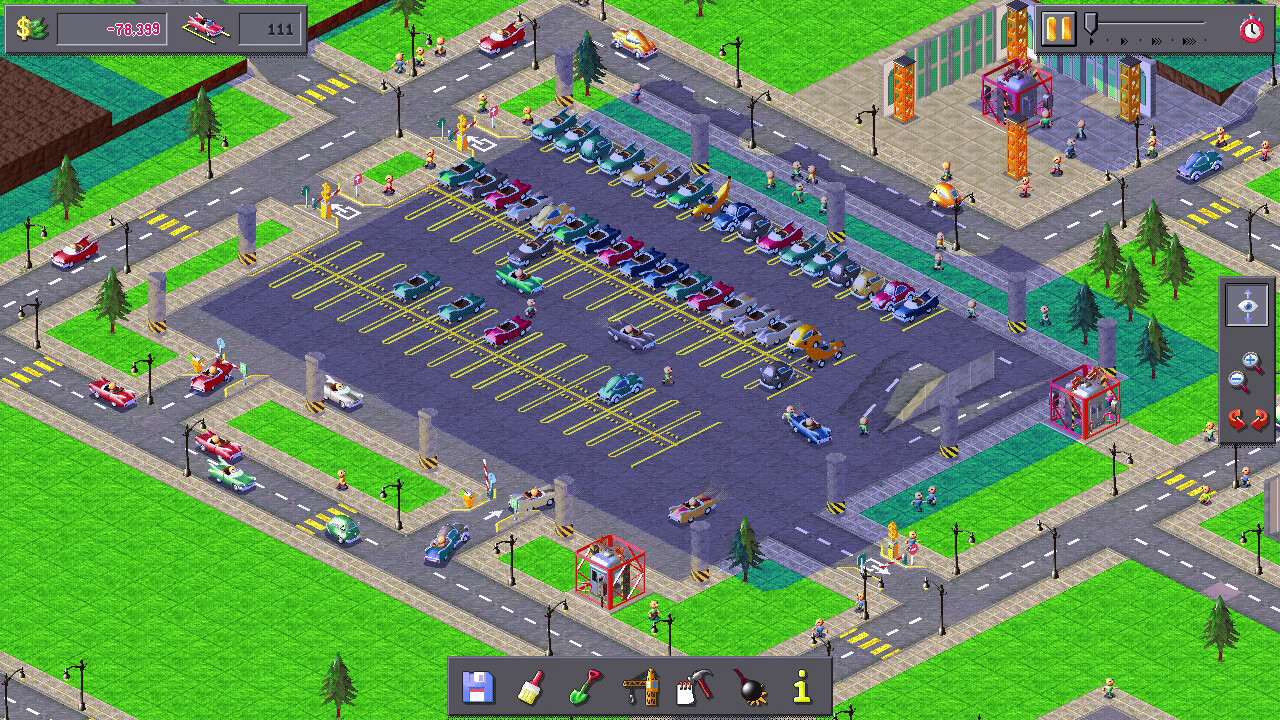Open the crane construction tool
This screenshot has width=1280, height=720.
coord(641,687)
